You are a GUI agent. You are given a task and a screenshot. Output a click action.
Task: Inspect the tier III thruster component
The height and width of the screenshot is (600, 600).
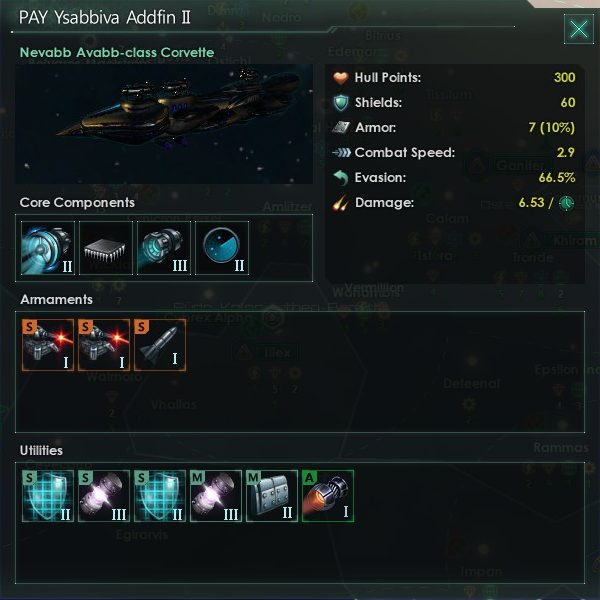(162, 248)
